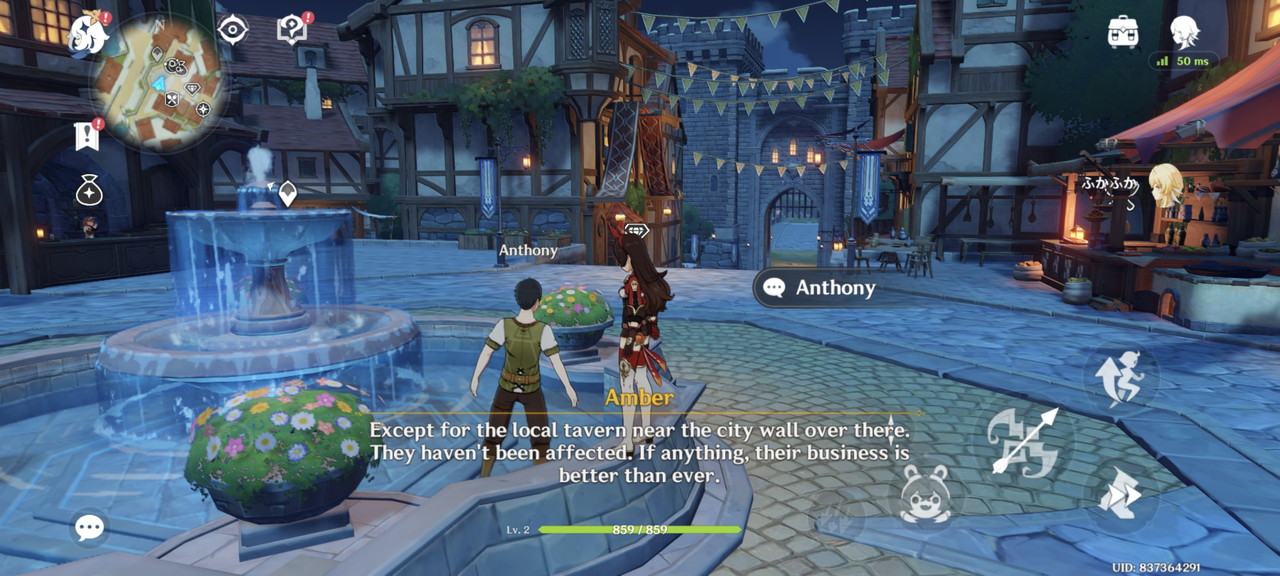The width and height of the screenshot is (1280, 576).
Task: Open the question mark tutorial icon
Action: click(291, 30)
